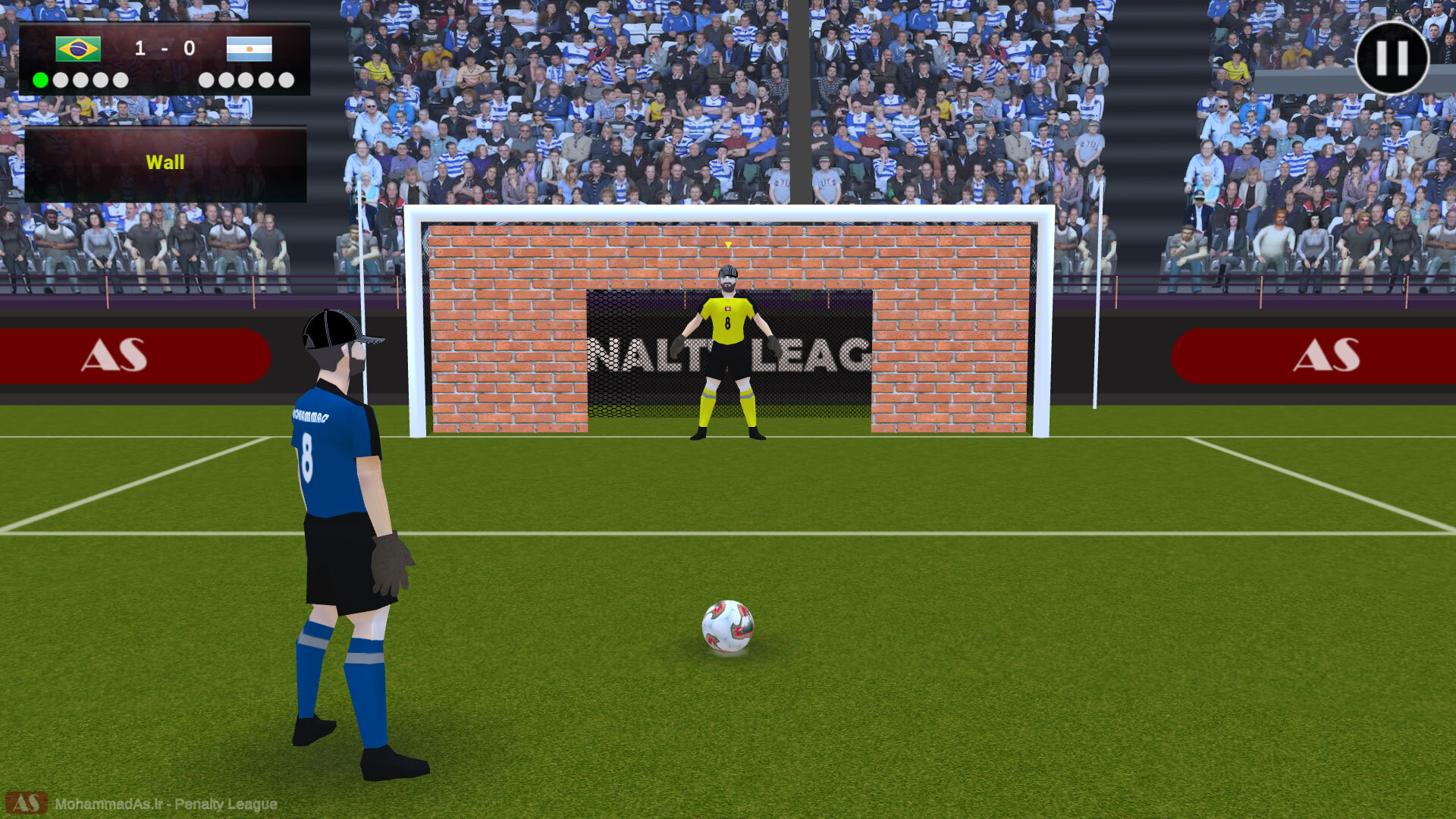This screenshot has height=819, width=1456.
Task: Select the Wall mode label
Action: pyautogui.click(x=165, y=162)
